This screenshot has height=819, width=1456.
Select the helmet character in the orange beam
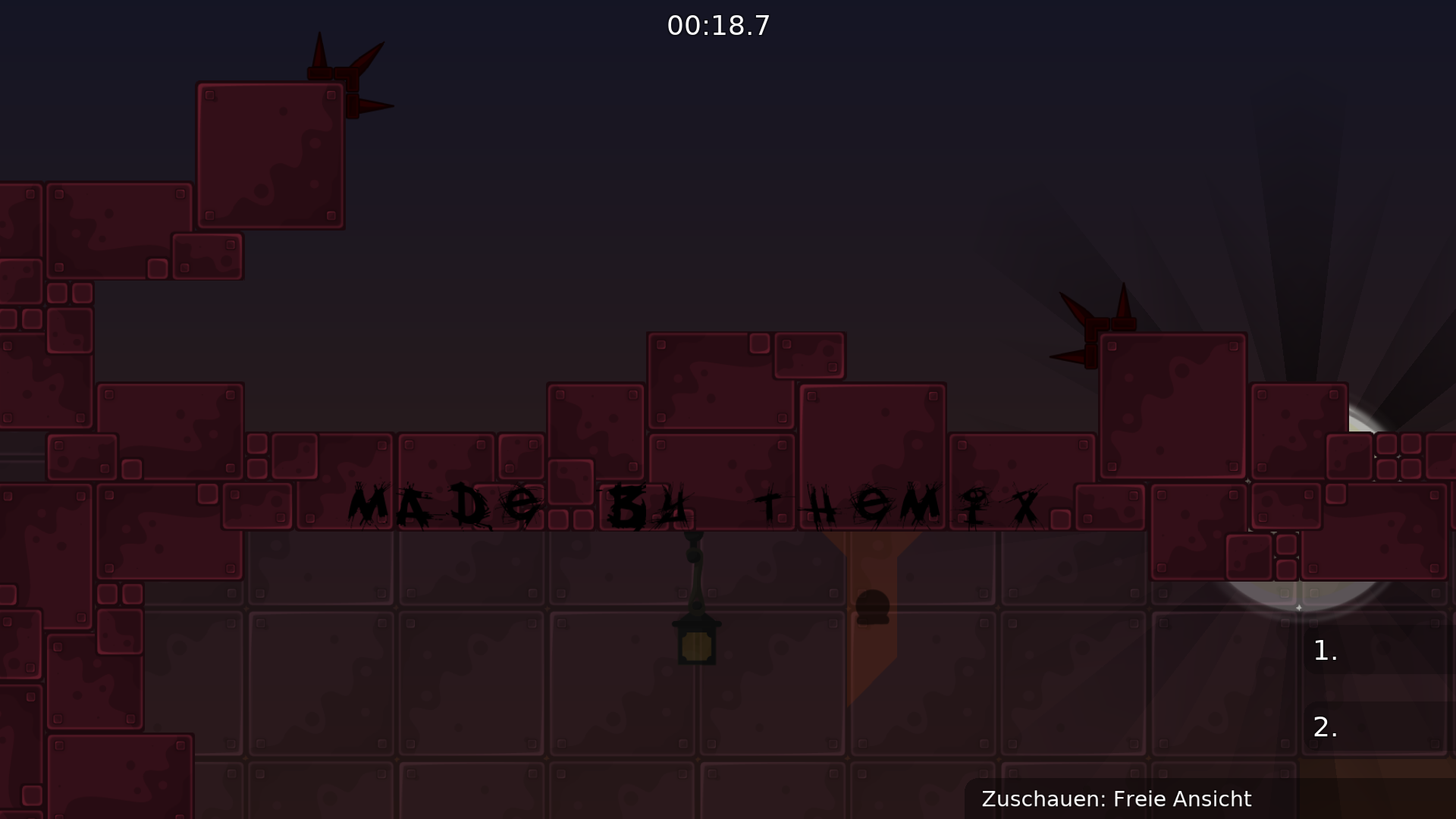click(873, 607)
